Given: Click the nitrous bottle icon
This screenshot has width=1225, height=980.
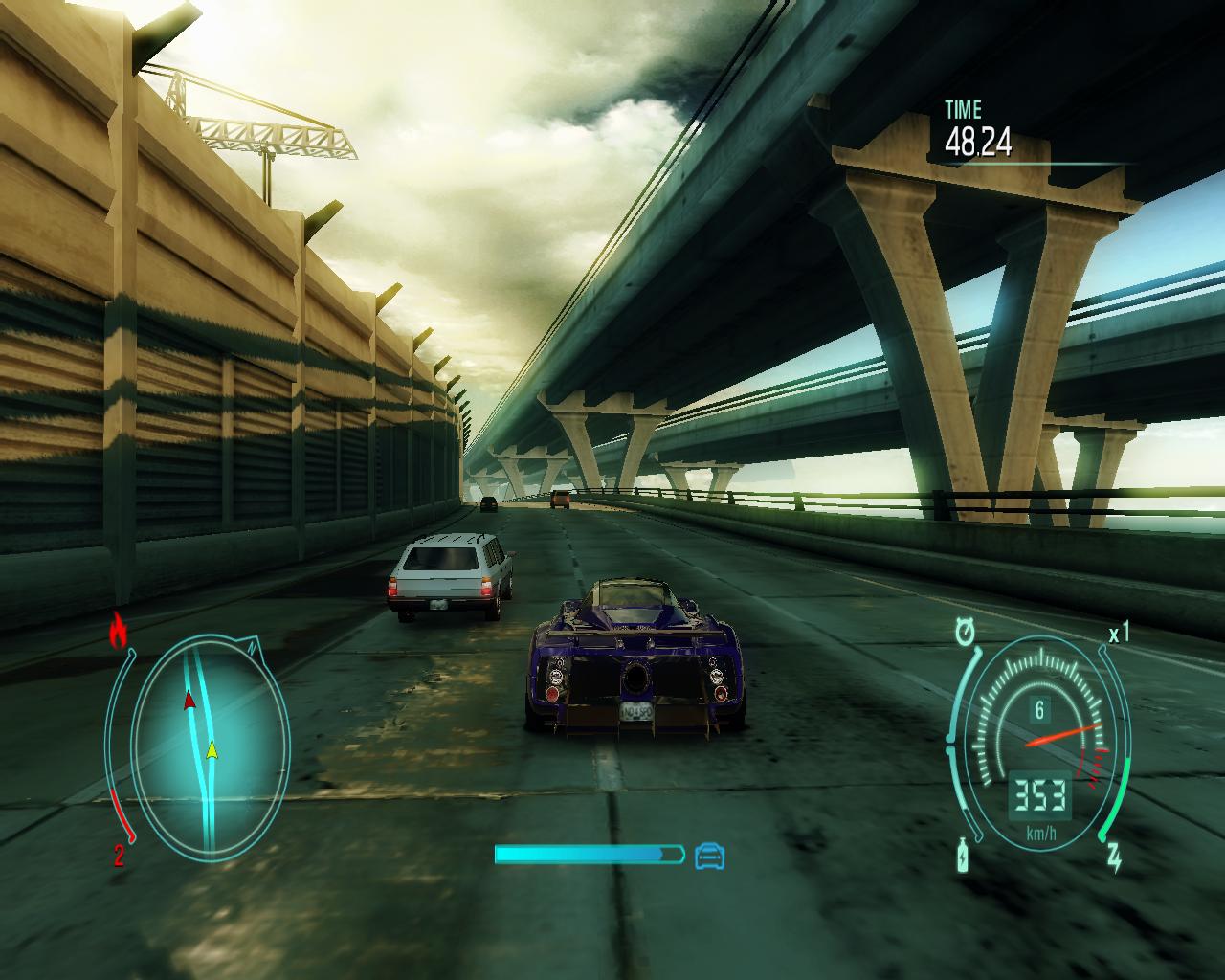Looking at the screenshot, I should [961, 856].
